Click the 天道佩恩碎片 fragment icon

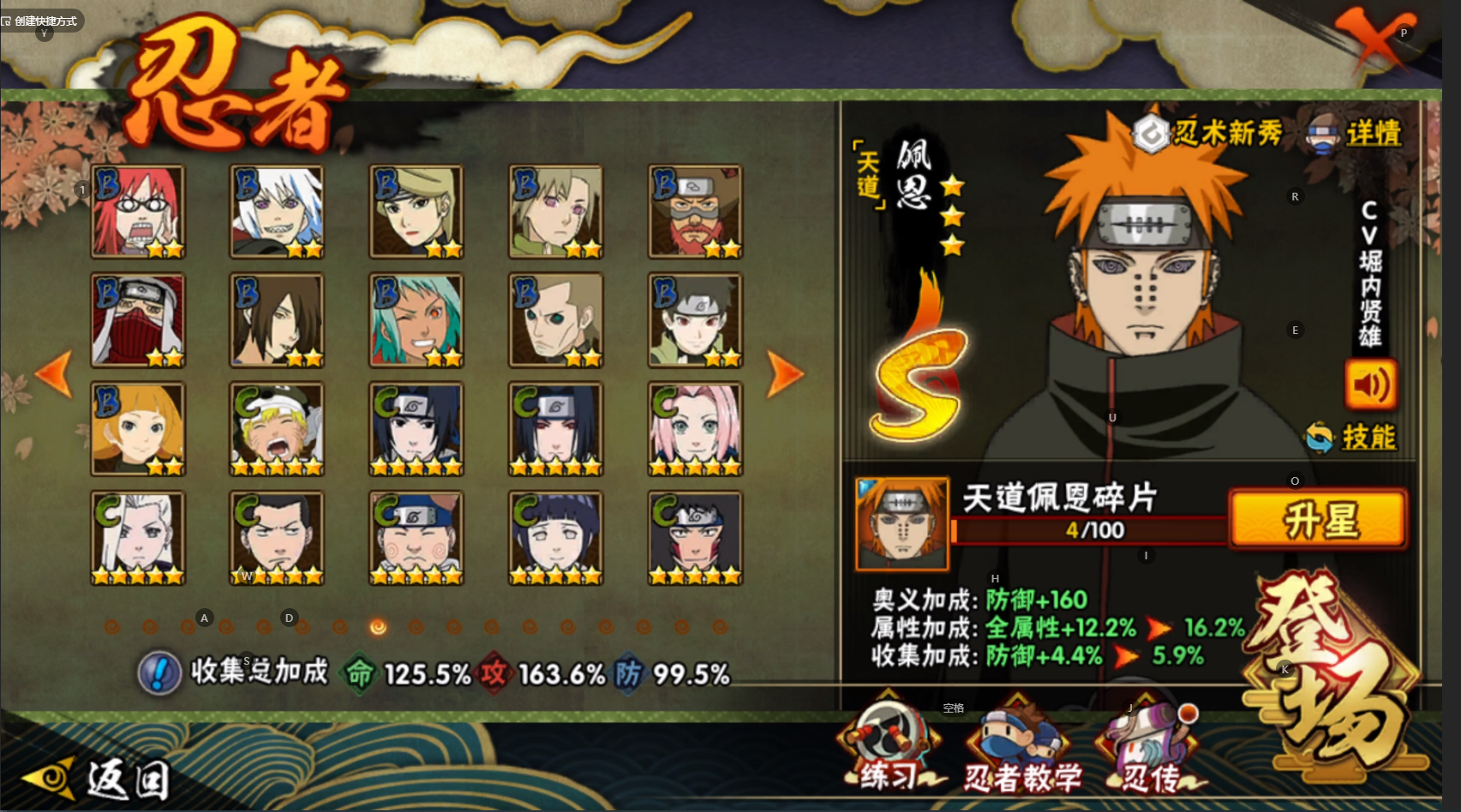click(902, 524)
